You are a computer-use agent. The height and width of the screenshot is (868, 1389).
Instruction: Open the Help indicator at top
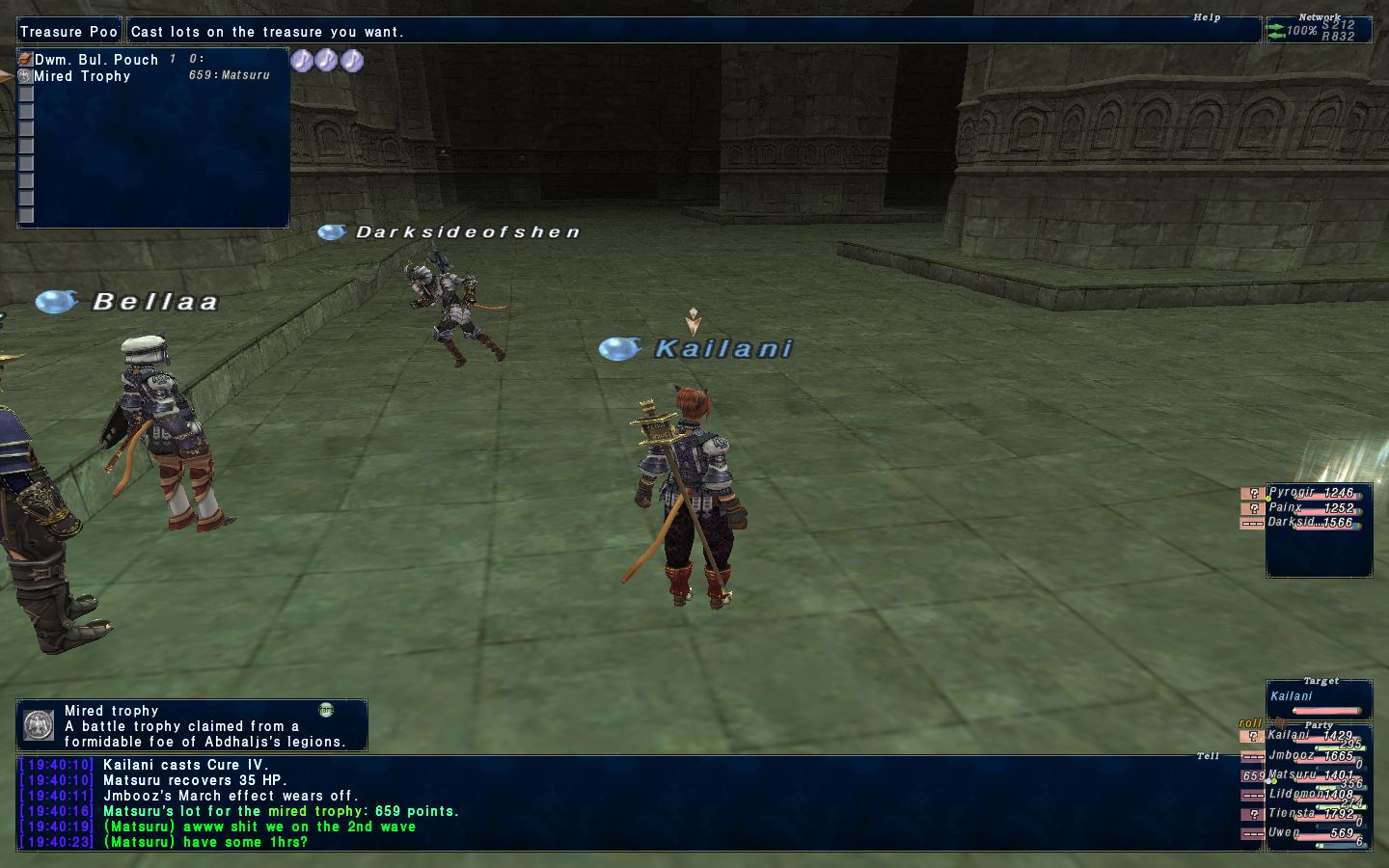coord(1207,17)
